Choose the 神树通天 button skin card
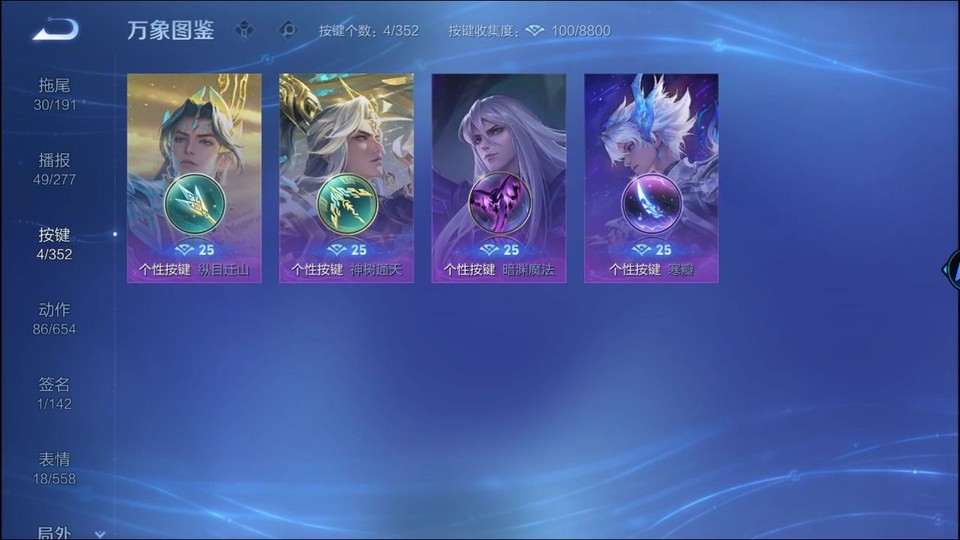Screen dimensions: 960x540 click(x=346, y=178)
